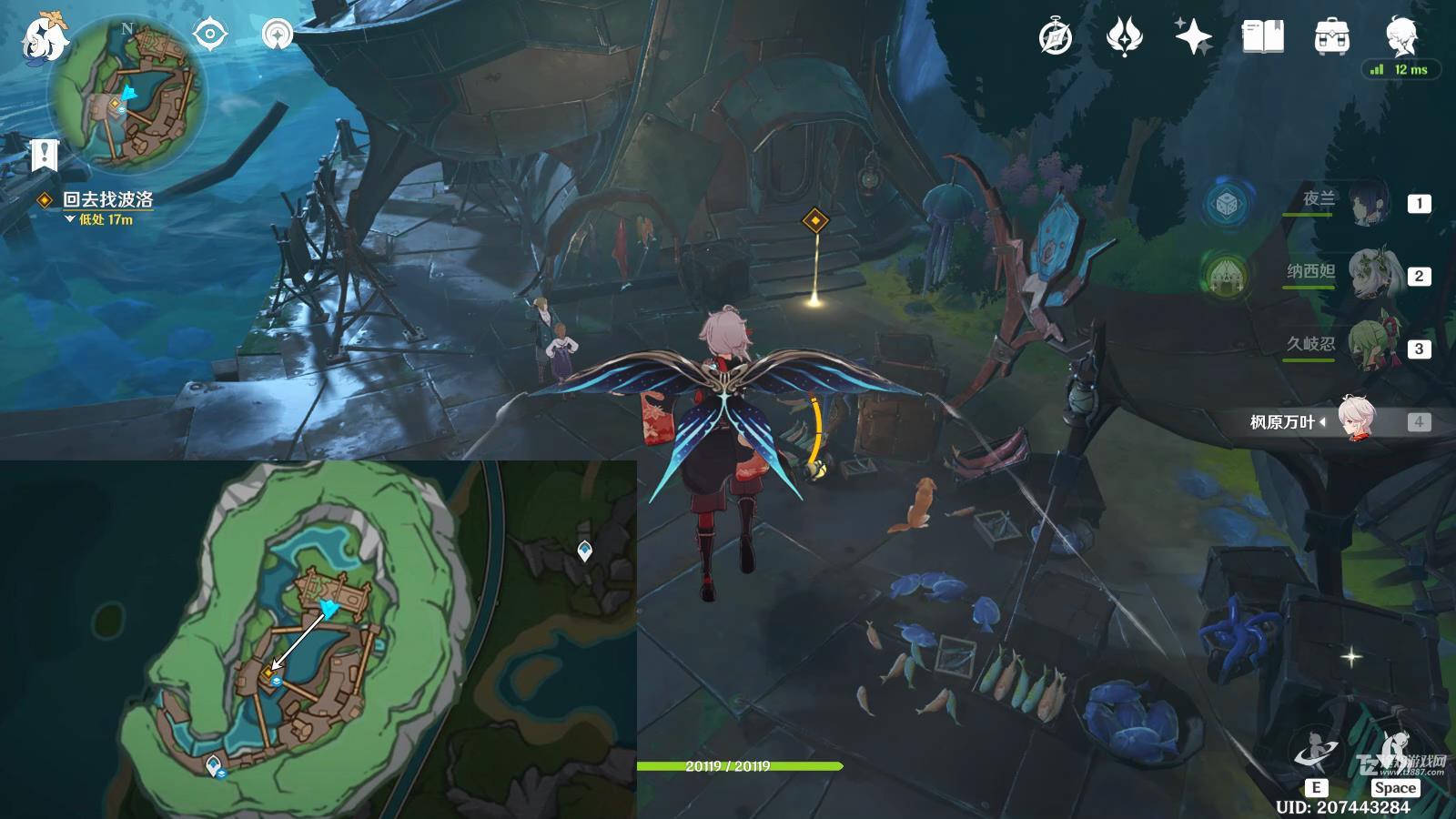This screenshot has height=819, width=1456.
Task: Open the inventory backpack icon
Action: pyautogui.click(x=1331, y=37)
